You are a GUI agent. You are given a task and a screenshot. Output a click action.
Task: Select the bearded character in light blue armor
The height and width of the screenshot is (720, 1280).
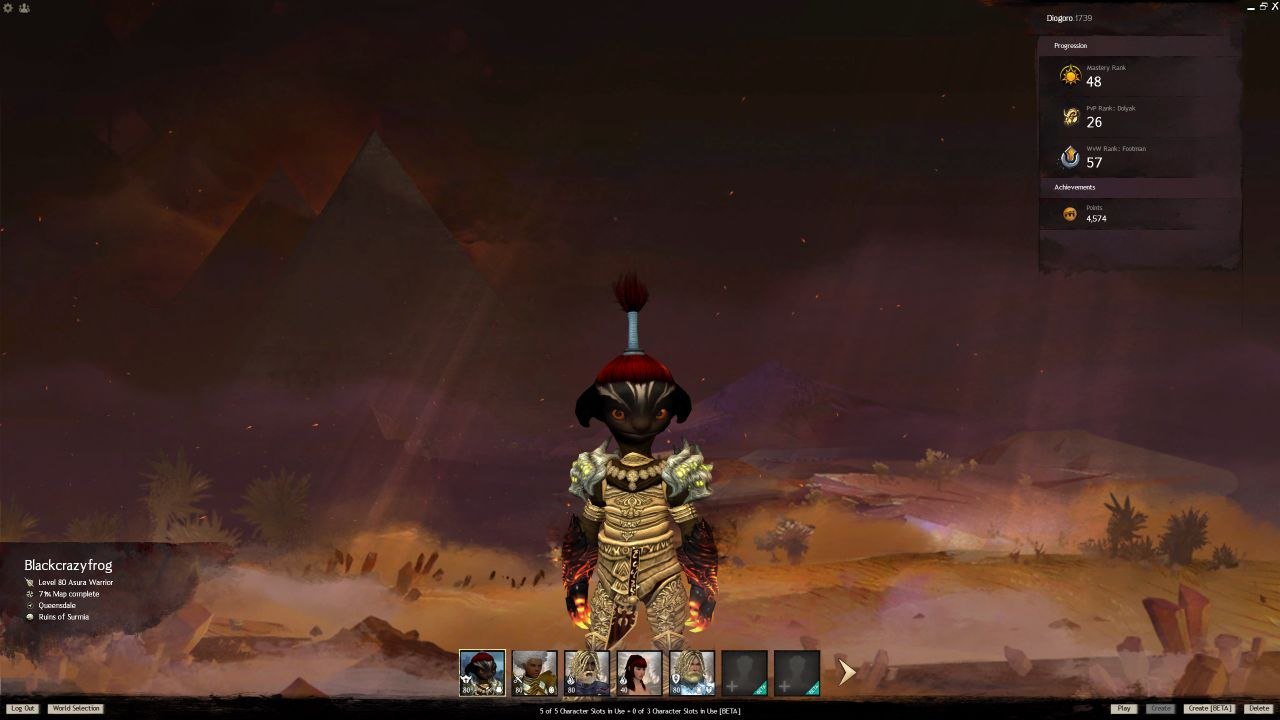[692, 673]
